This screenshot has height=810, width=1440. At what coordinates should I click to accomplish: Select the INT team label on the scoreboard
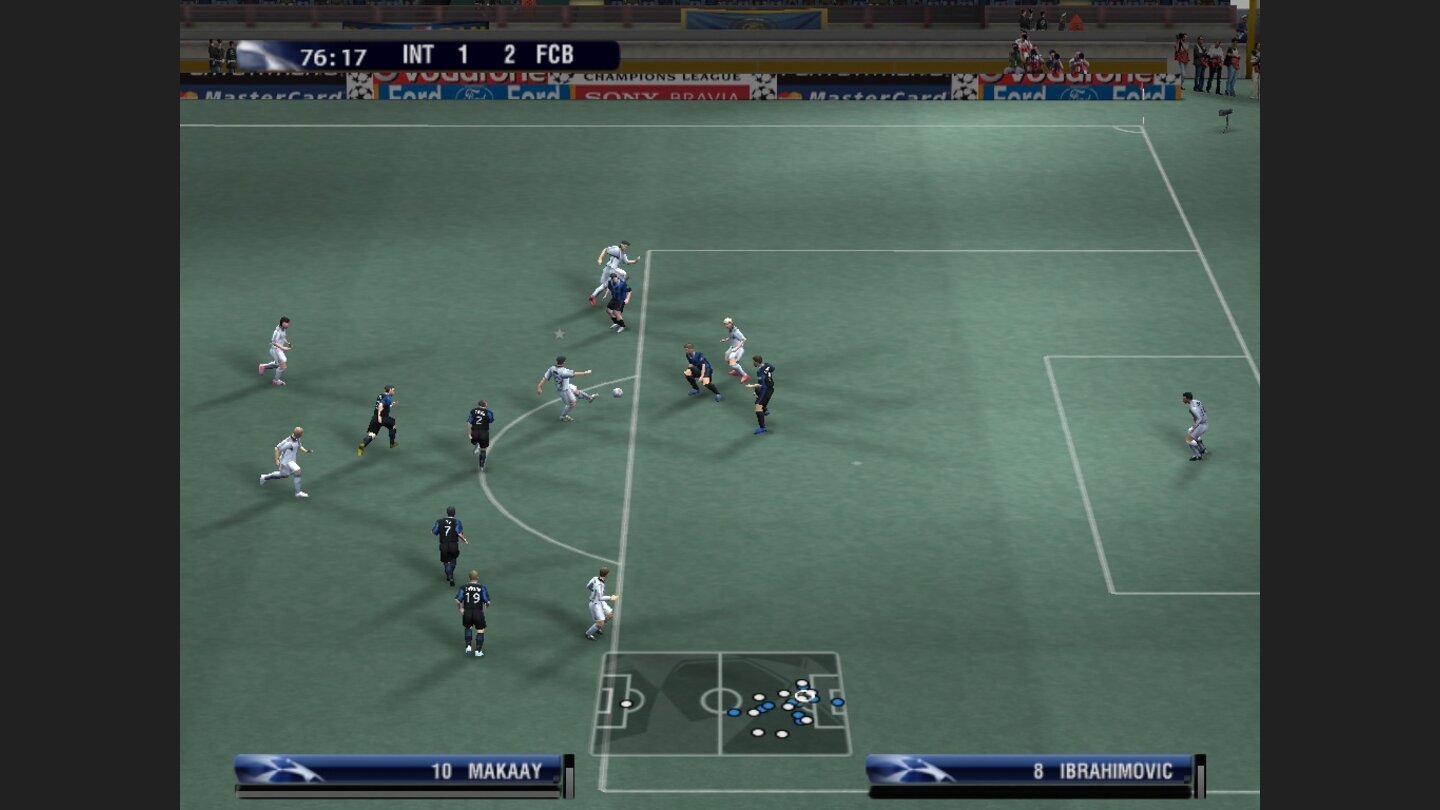[x=419, y=55]
